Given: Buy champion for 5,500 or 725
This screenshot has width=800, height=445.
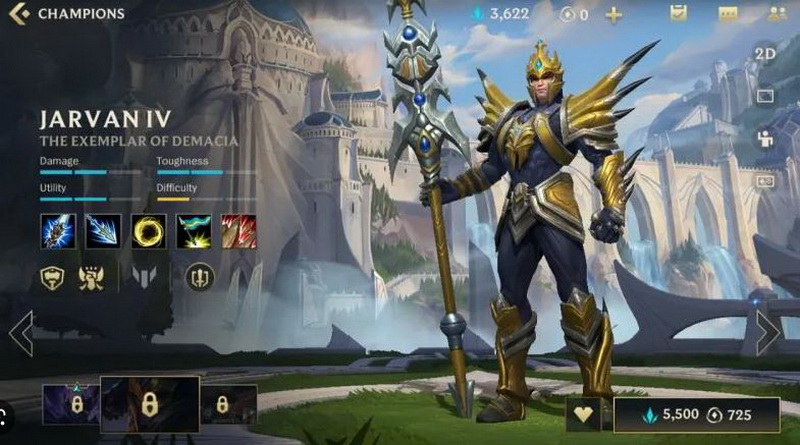Looking at the screenshot, I should pos(696,414).
